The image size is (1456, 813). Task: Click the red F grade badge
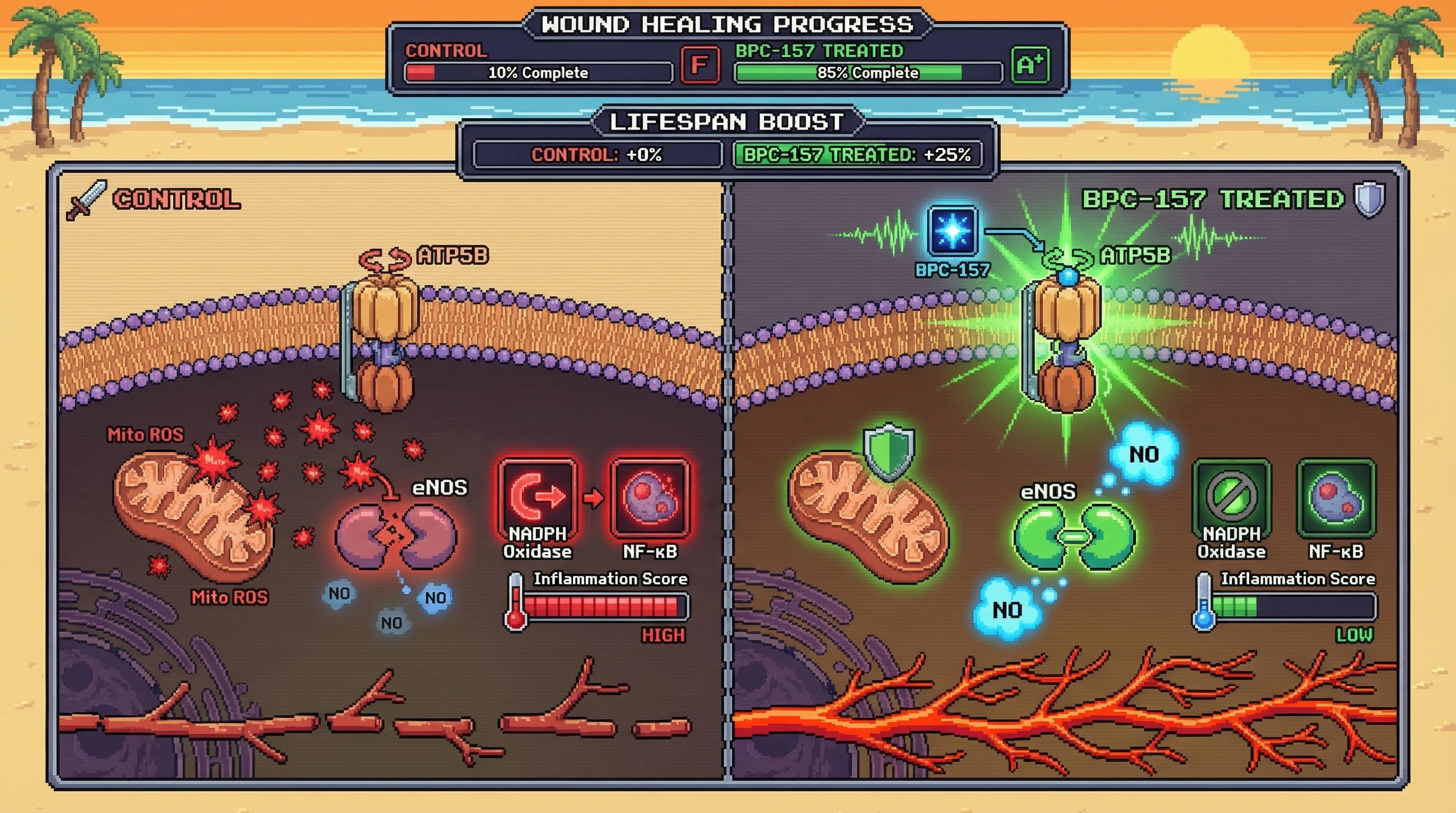pyautogui.click(x=700, y=65)
